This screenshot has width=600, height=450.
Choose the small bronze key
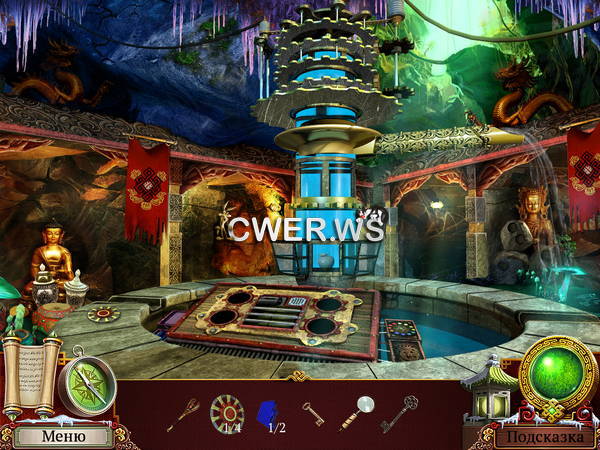pyautogui.click(x=312, y=413)
